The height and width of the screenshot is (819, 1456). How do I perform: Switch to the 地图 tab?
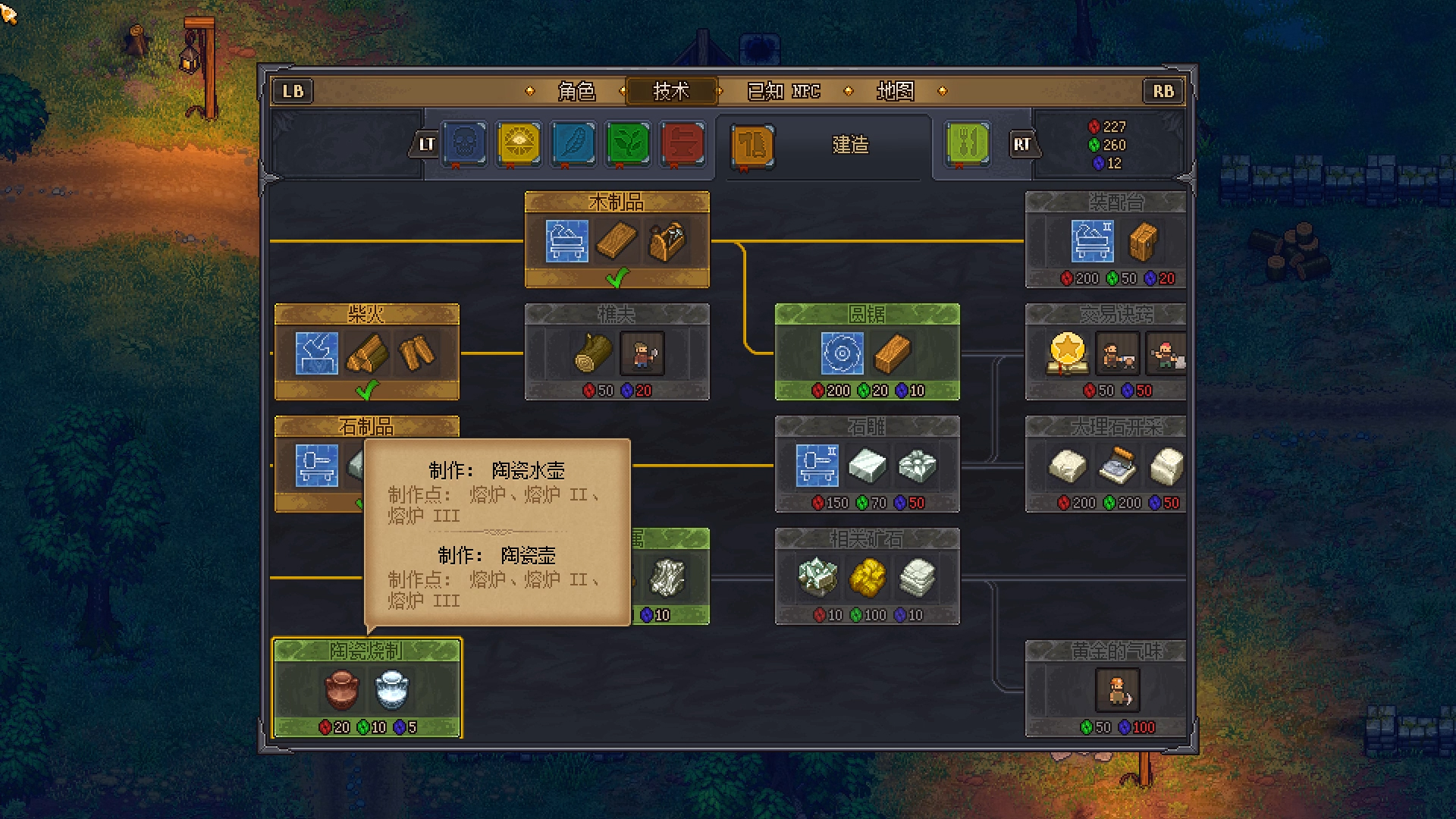[x=895, y=91]
